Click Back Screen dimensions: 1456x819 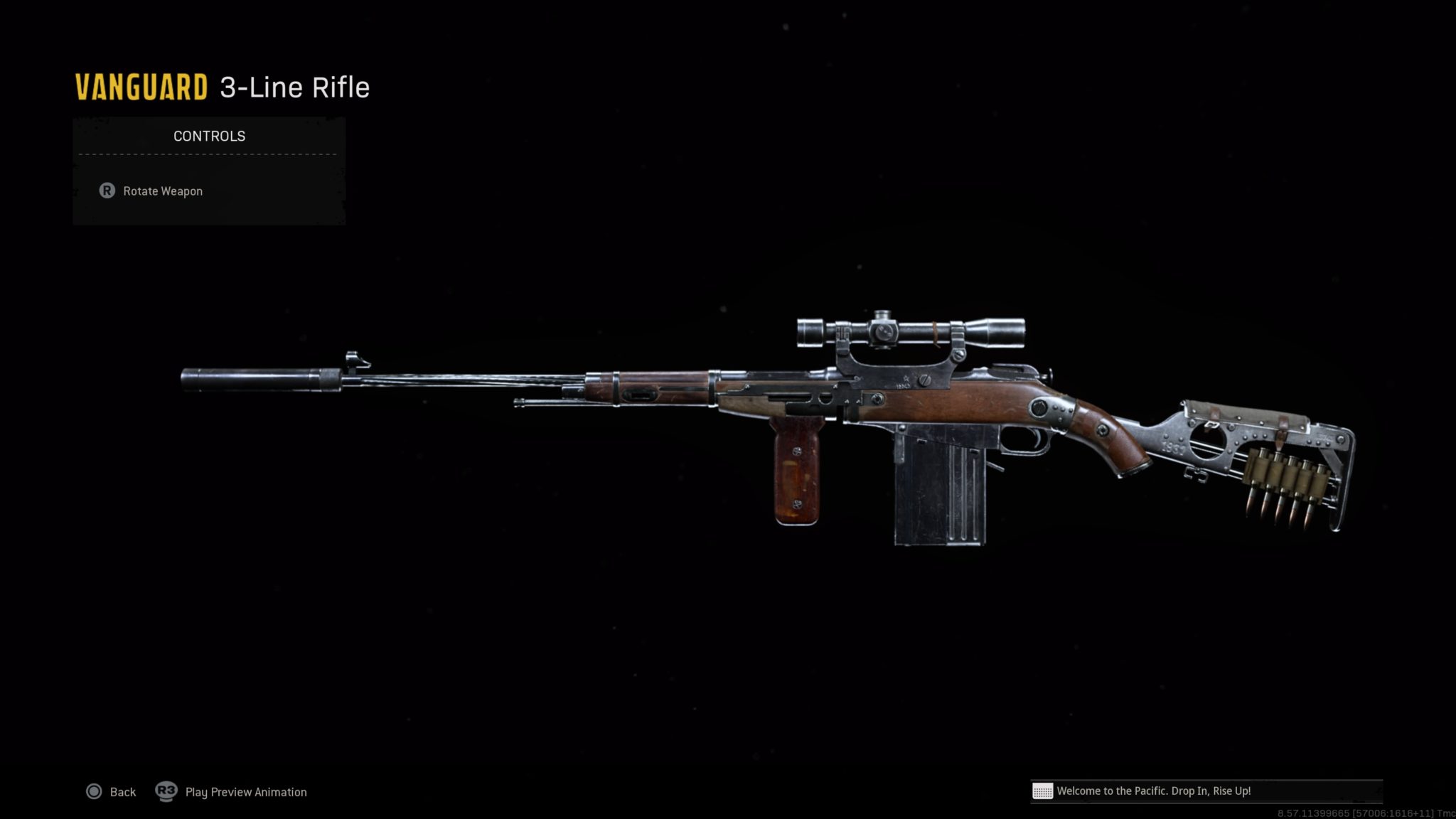coord(122,791)
